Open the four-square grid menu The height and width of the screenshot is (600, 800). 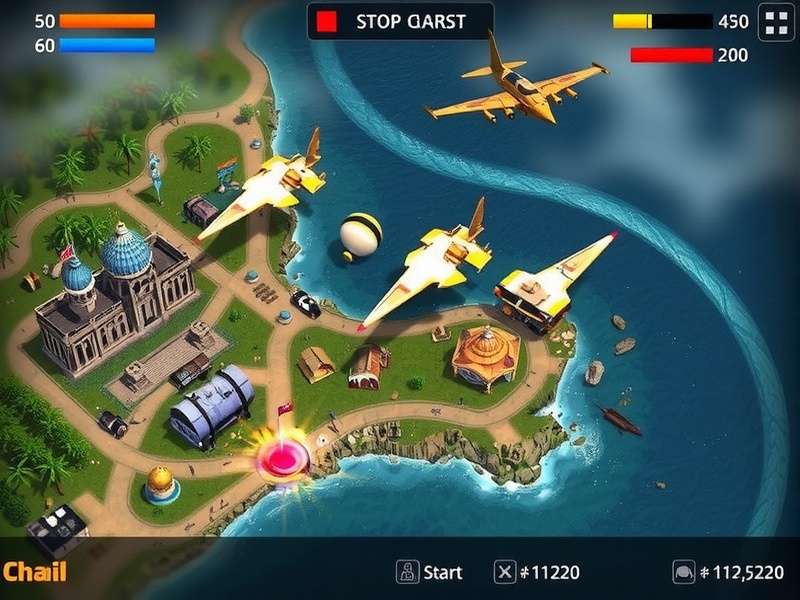point(776,21)
